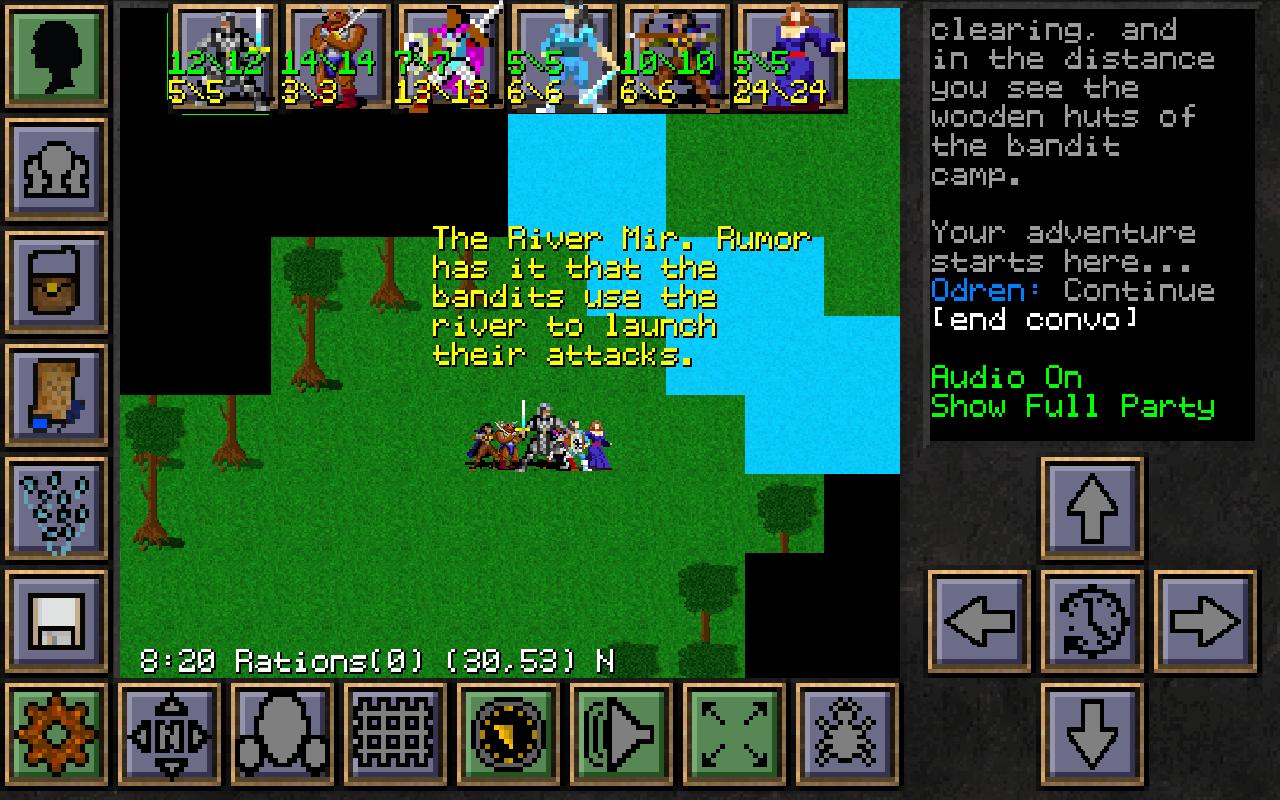Image resolution: width=1280 pixels, height=800 pixels.
Task: Toggle Audio On setting
Action: click(x=1004, y=378)
